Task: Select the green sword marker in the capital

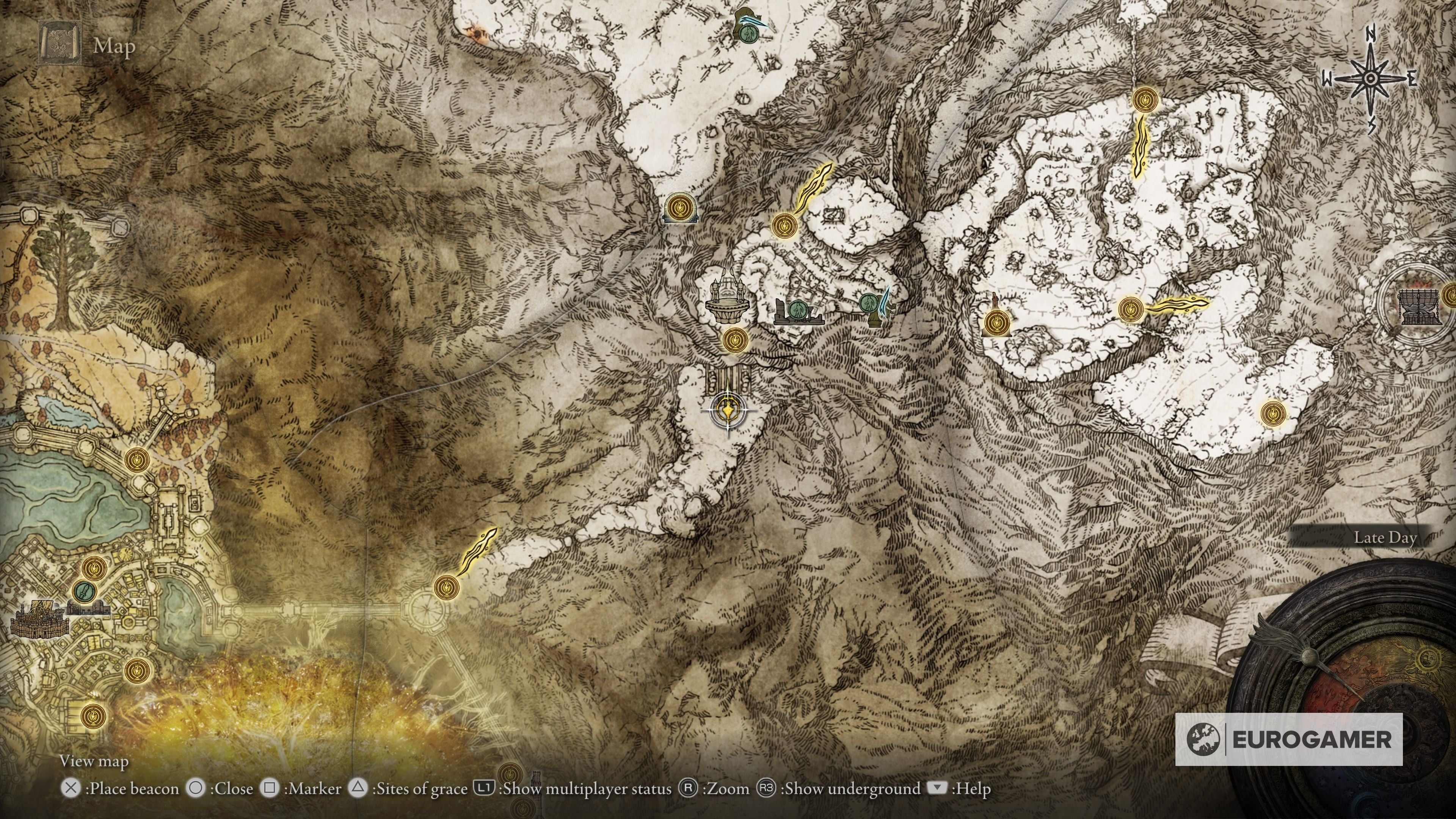Action: pos(85,592)
